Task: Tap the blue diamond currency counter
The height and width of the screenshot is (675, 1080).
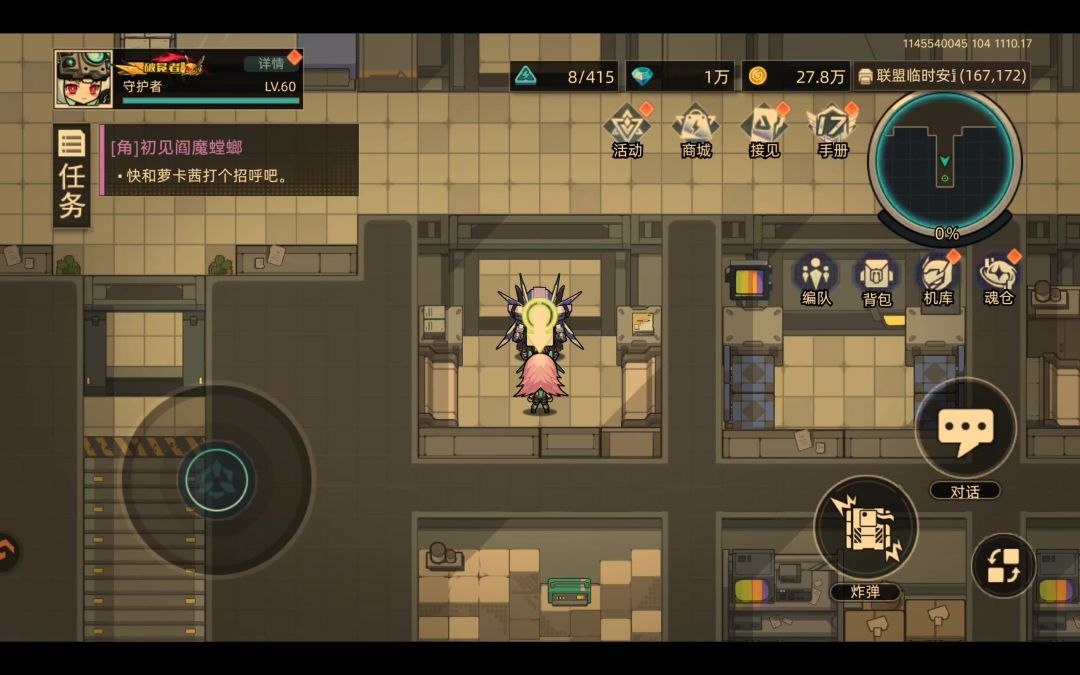Action: click(681, 77)
